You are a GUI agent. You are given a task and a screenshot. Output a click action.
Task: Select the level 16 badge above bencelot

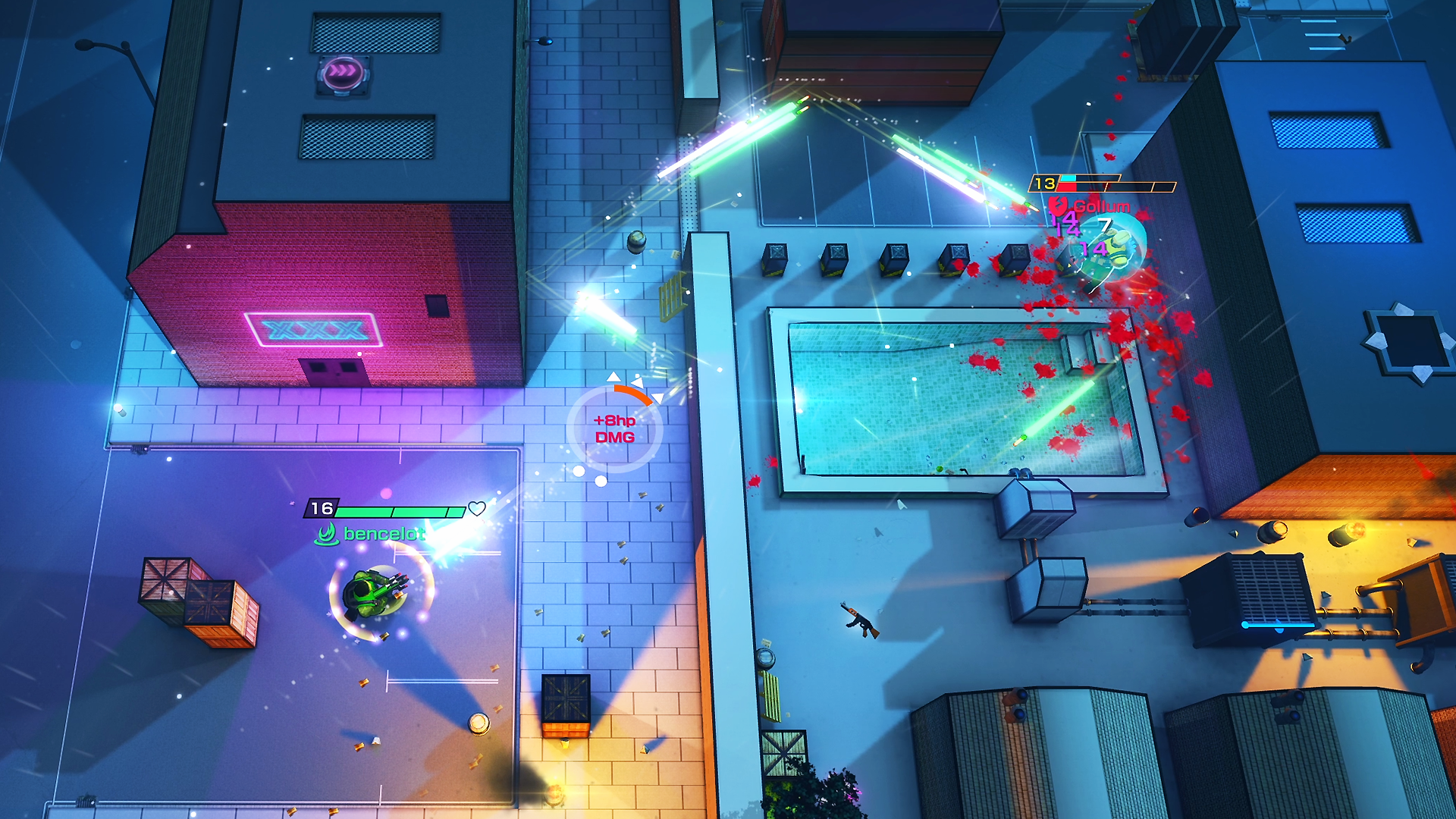[322, 508]
